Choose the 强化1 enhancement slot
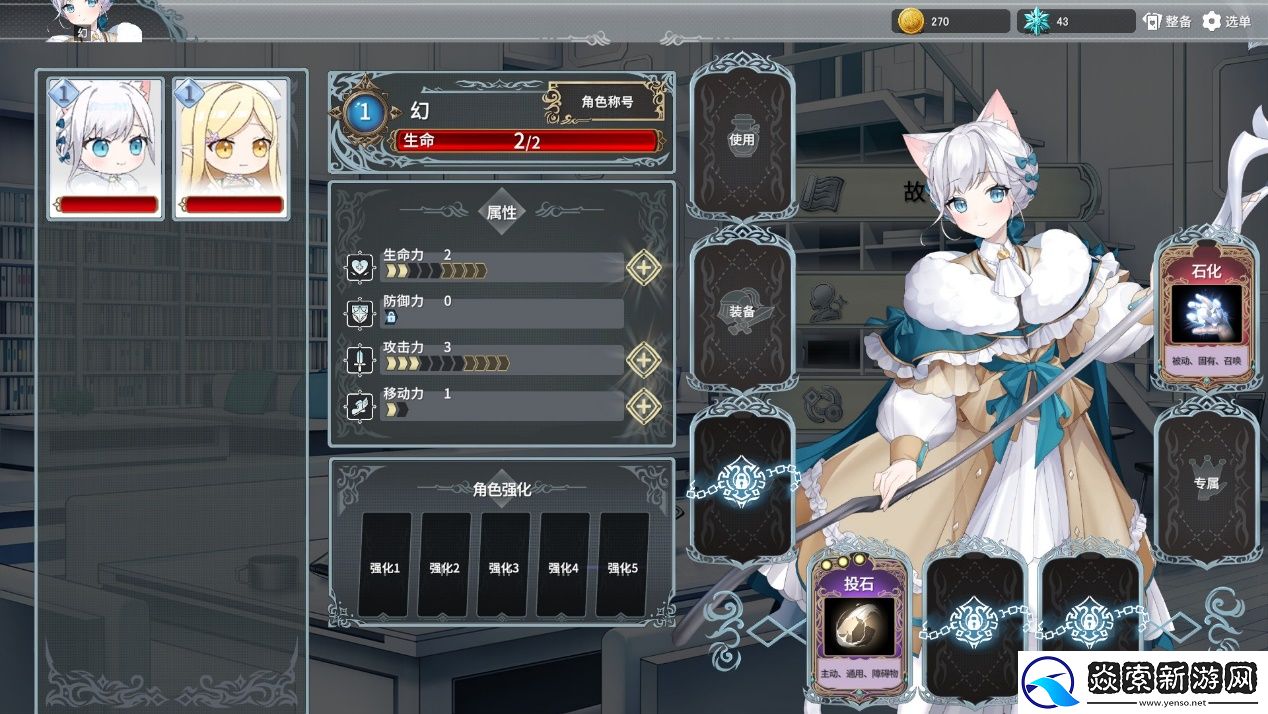1268x714 pixels. tap(385, 565)
